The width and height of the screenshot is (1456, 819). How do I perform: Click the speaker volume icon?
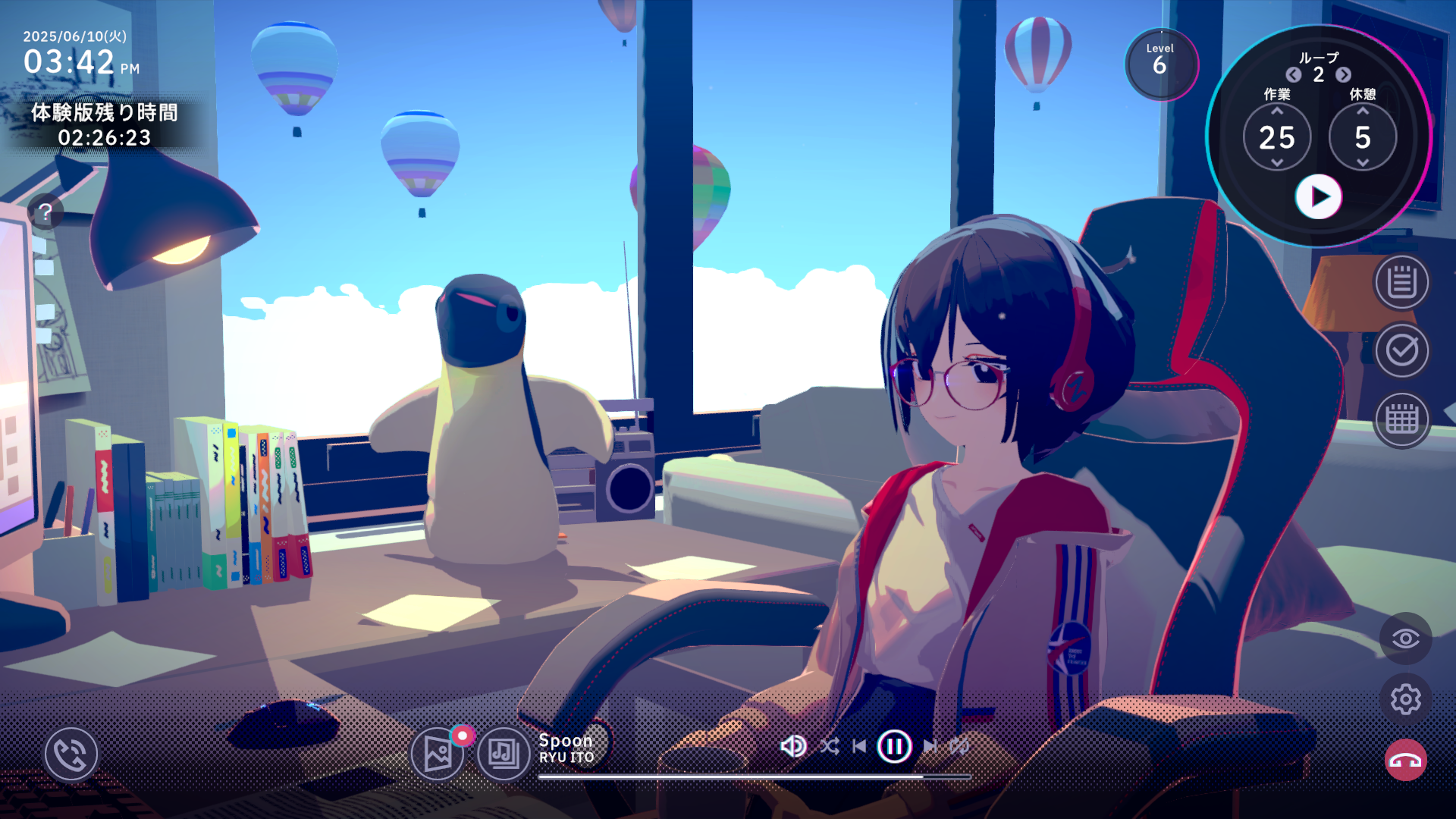tap(792, 746)
